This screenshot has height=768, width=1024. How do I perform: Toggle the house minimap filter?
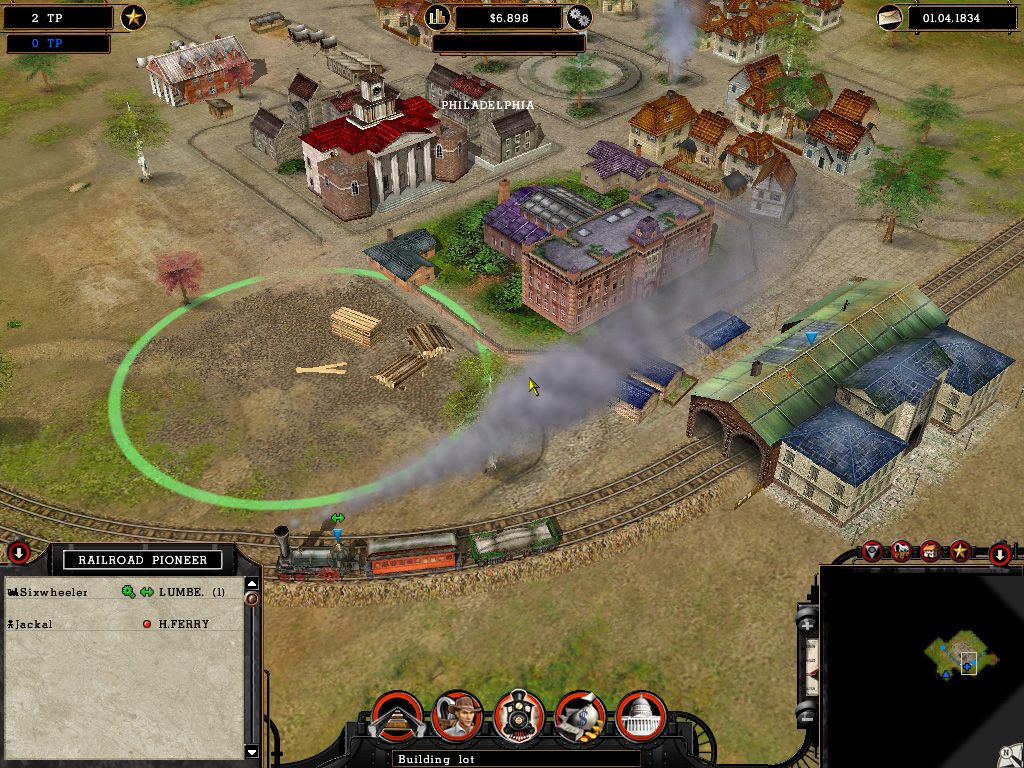[x=931, y=551]
